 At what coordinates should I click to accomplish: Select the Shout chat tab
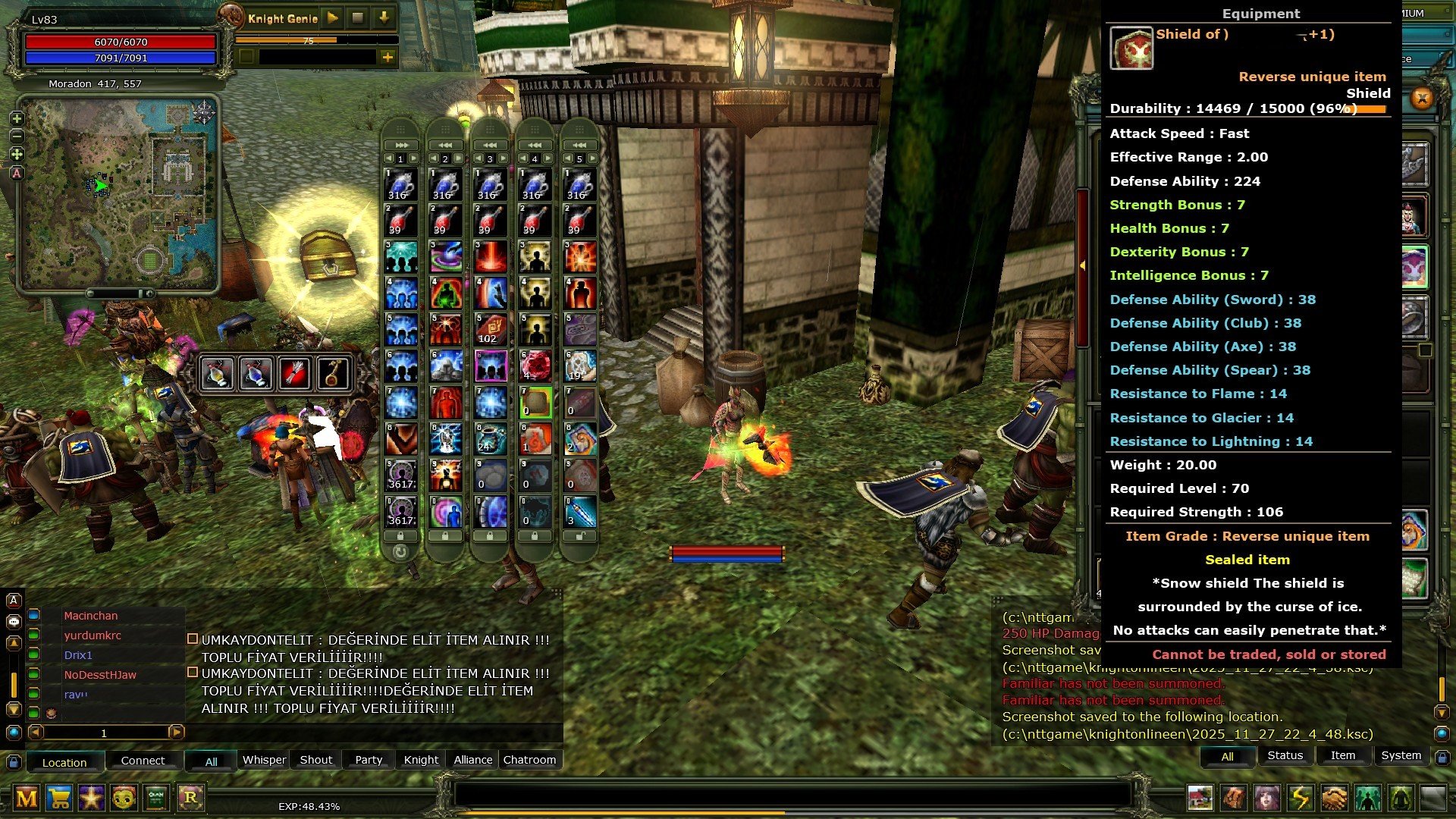point(315,760)
